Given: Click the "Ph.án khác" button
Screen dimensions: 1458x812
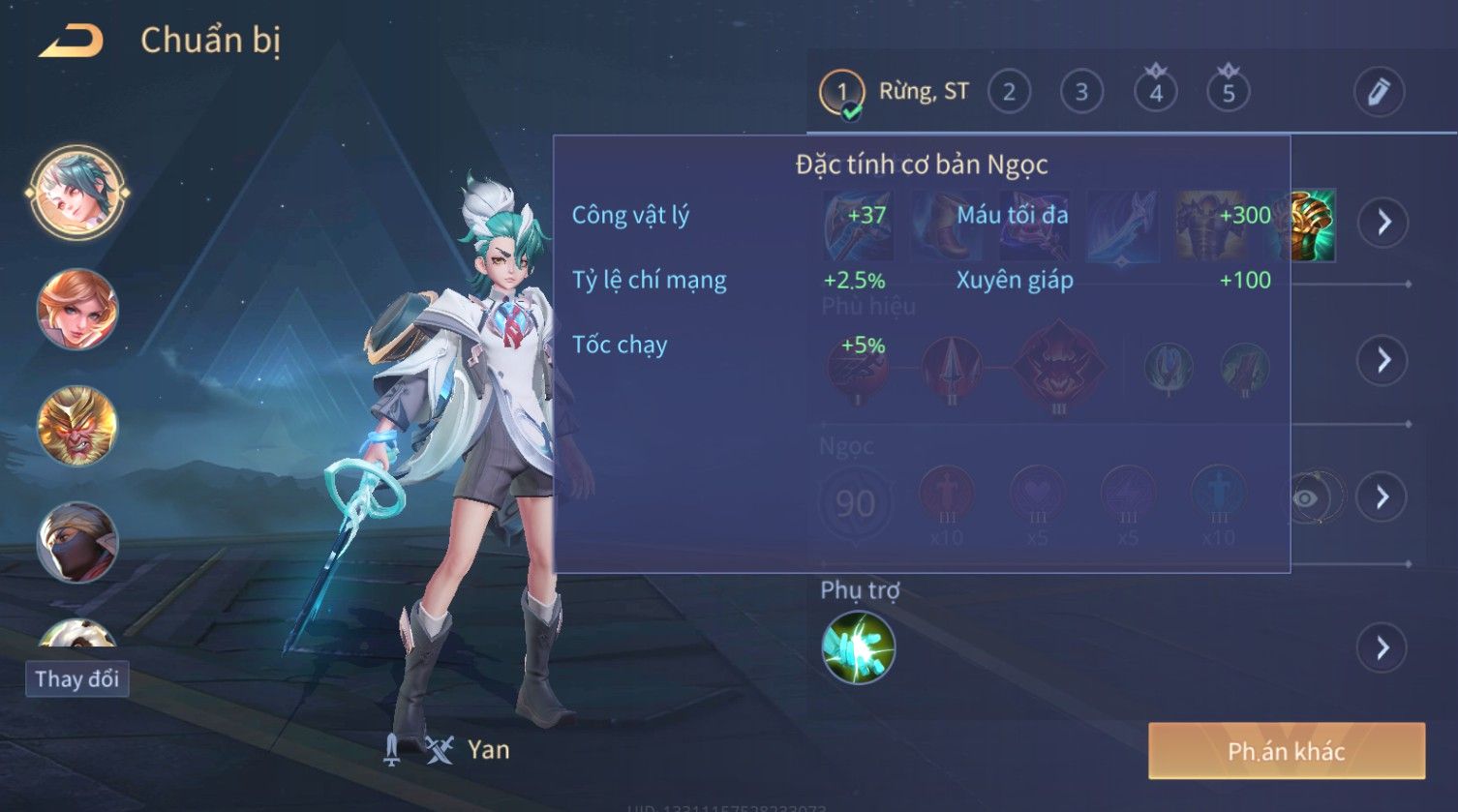Looking at the screenshot, I should click(x=1286, y=751).
